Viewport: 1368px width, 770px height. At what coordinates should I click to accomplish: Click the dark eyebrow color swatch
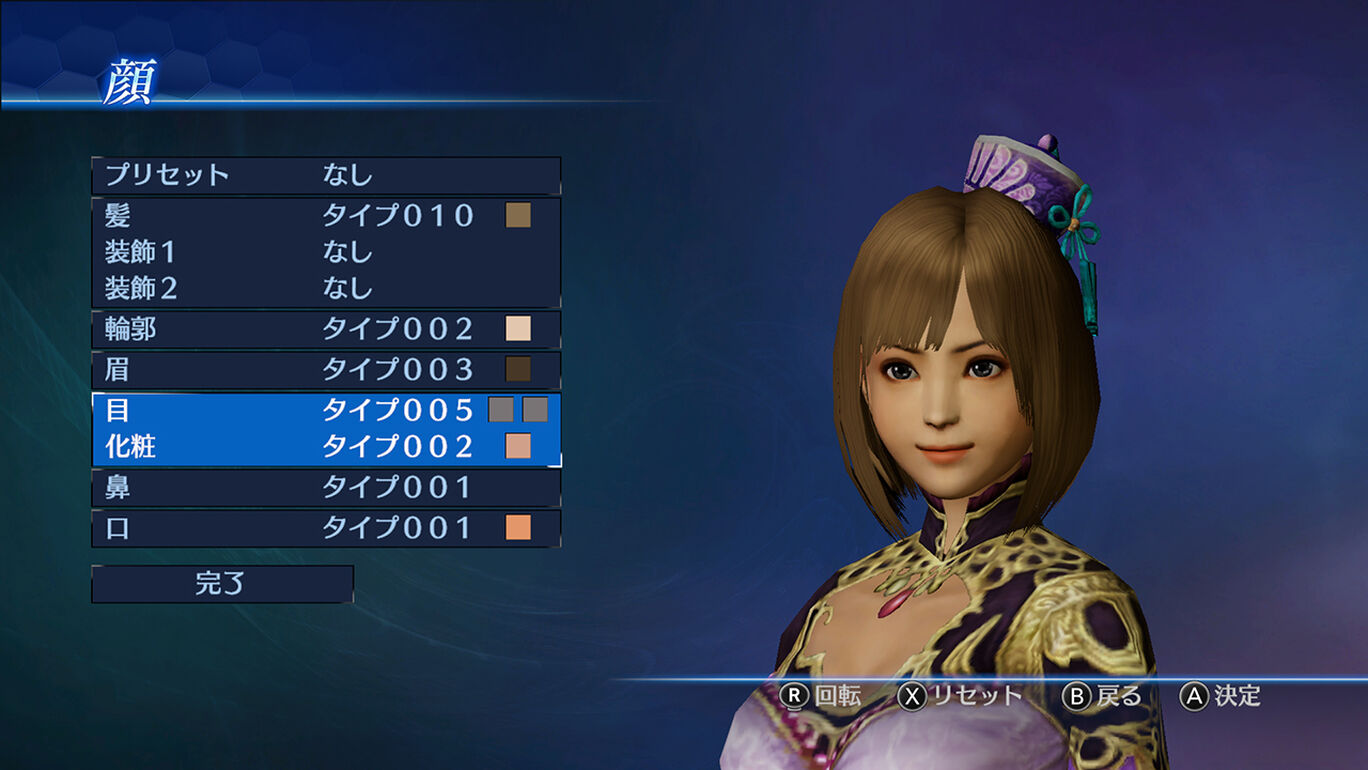[518, 369]
